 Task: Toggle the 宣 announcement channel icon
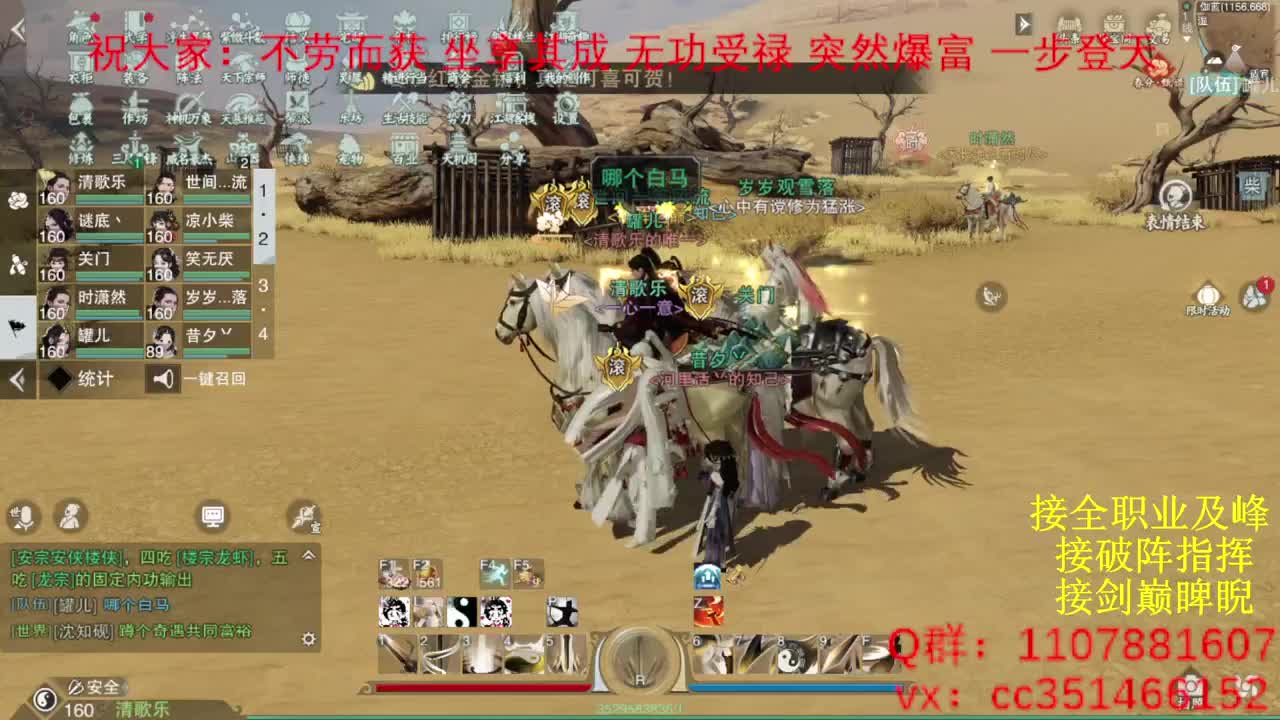(306, 518)
